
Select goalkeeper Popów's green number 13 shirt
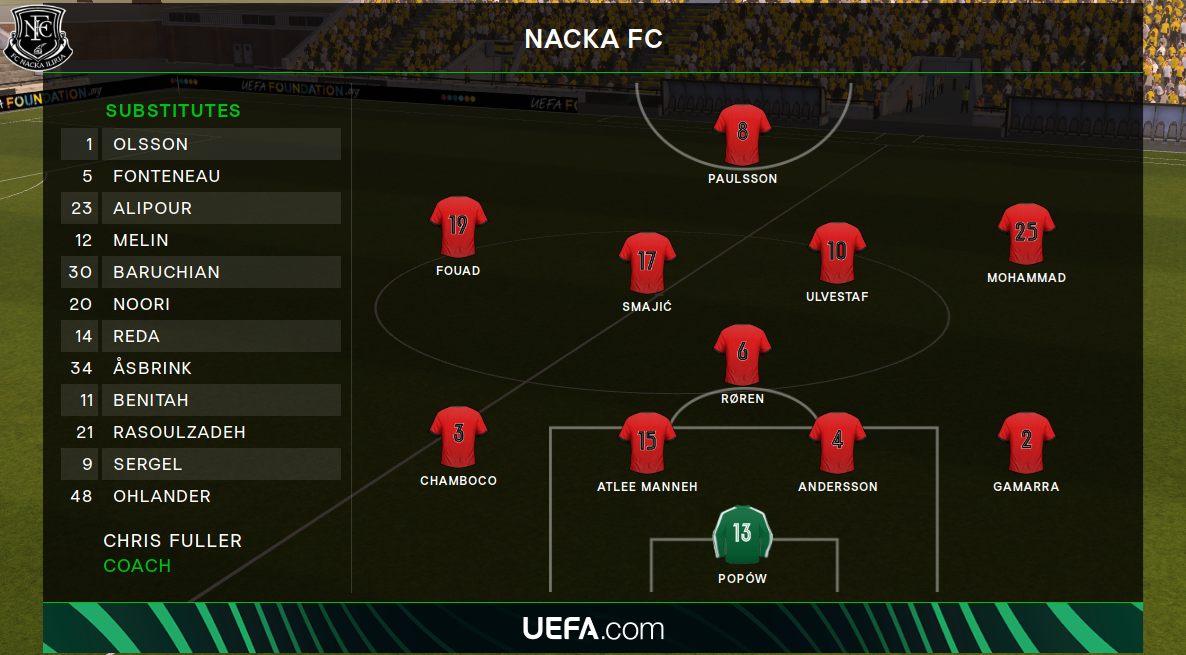pyautogui.click(x=742, y=535)
